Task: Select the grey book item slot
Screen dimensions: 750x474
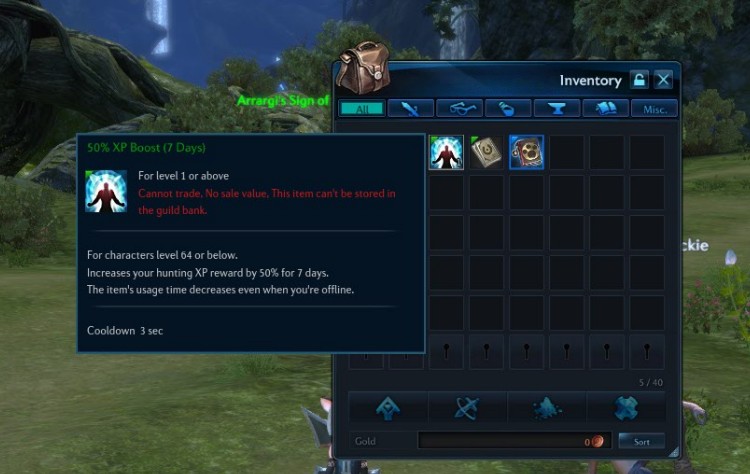Action: click(x=486, y=152)
